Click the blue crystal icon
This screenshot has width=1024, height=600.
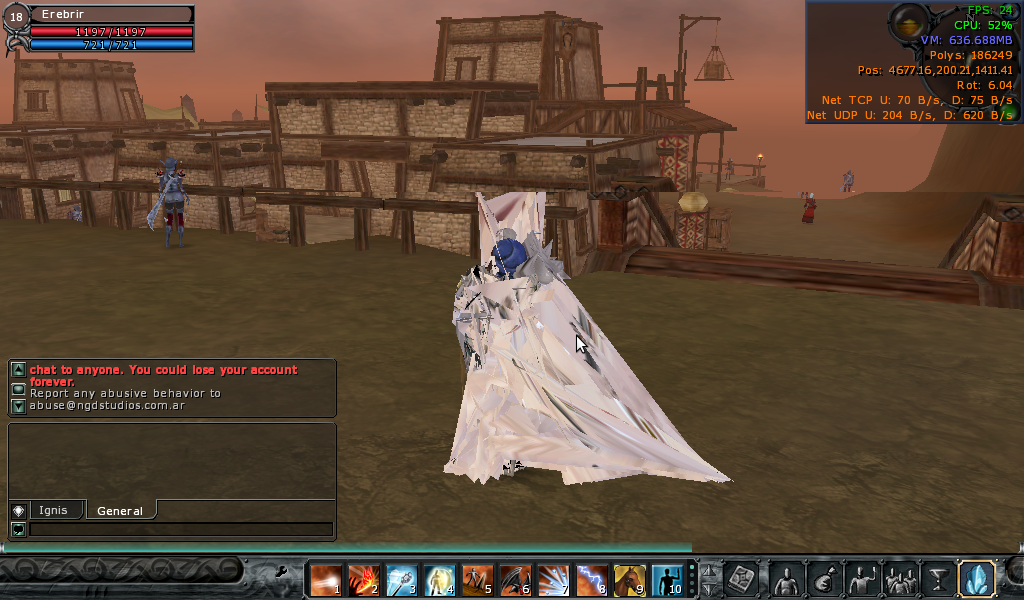coord(976,579)
